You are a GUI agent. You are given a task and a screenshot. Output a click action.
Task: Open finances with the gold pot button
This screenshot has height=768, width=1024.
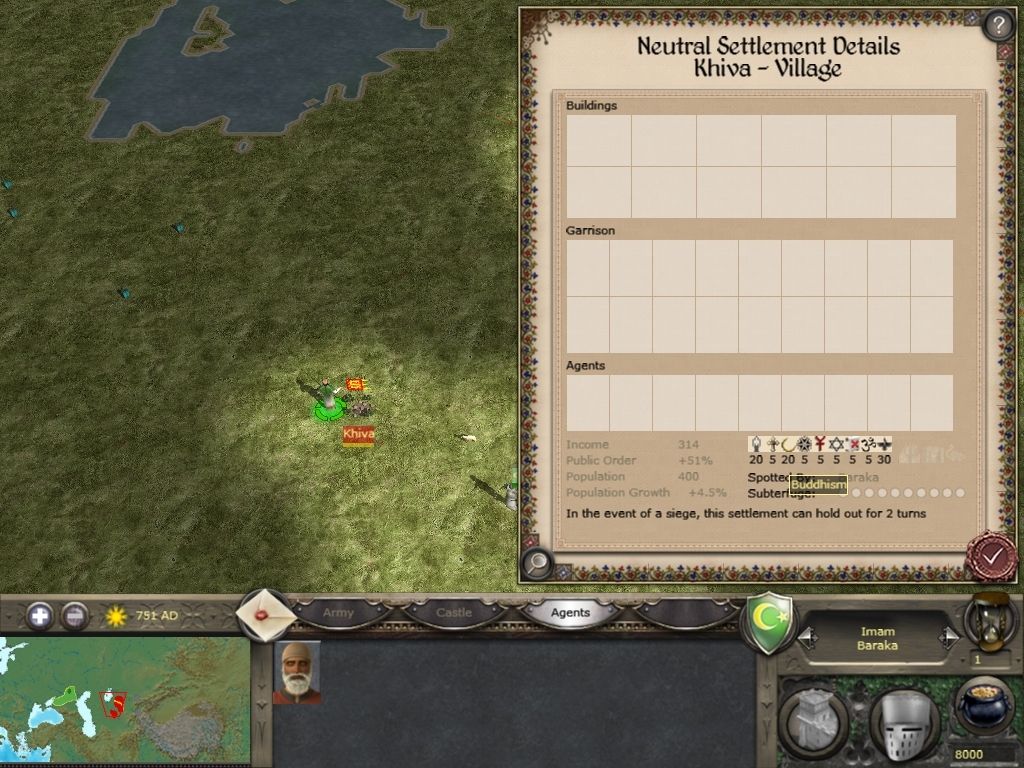click(x=984, y=706)
